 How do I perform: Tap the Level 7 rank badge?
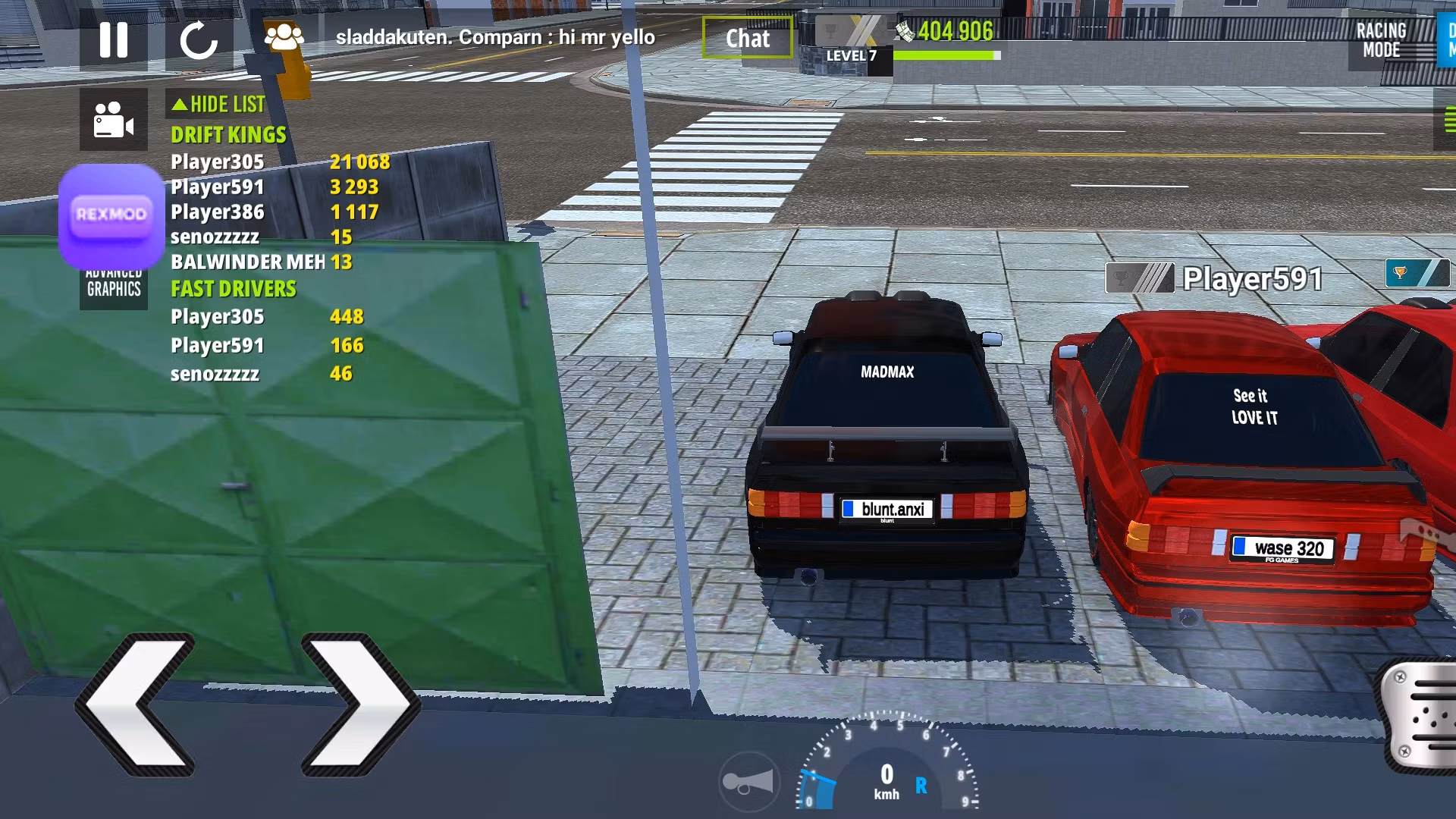point(852,44)
